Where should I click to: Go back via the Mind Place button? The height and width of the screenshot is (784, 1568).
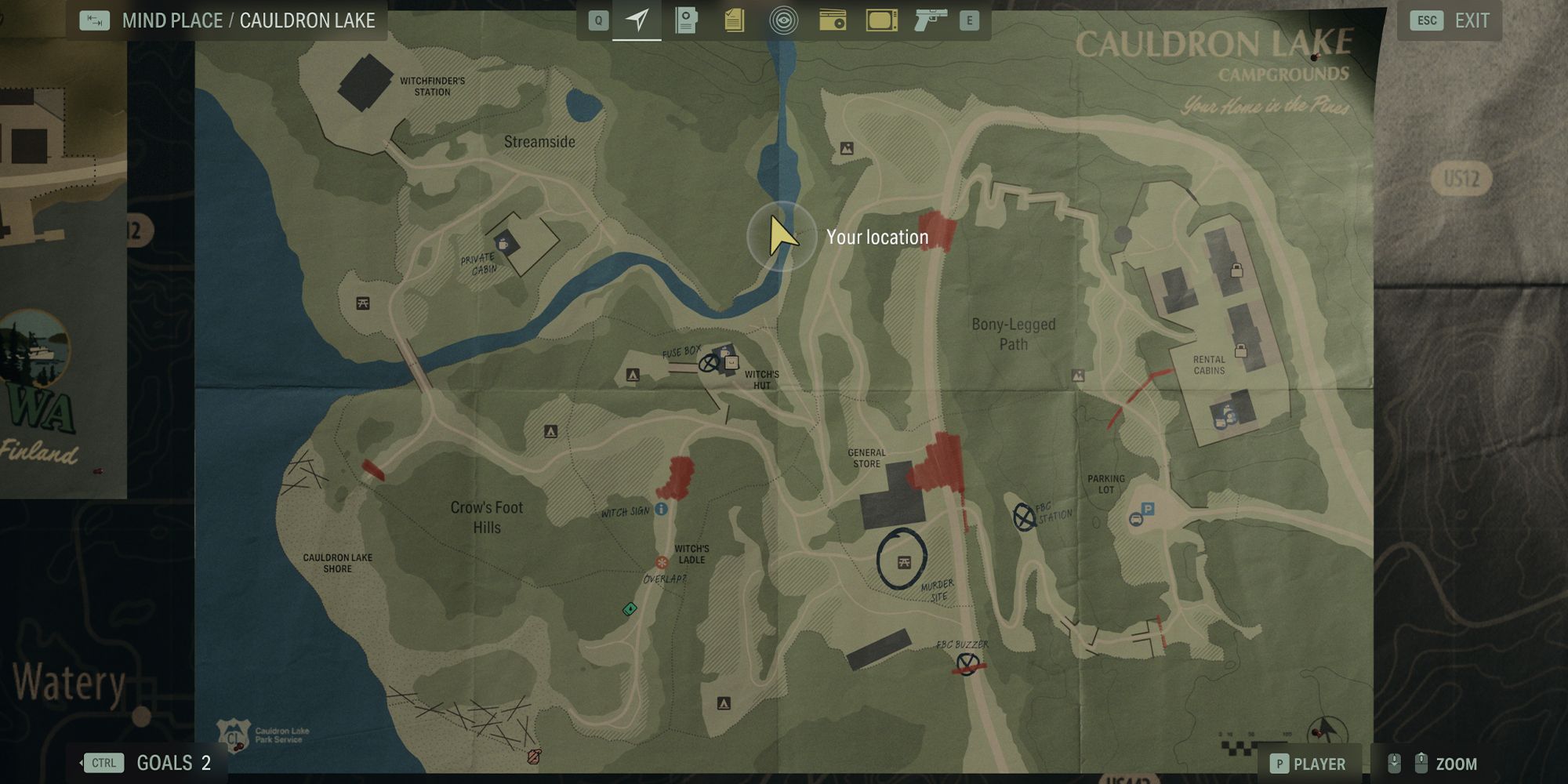(95, 20)
